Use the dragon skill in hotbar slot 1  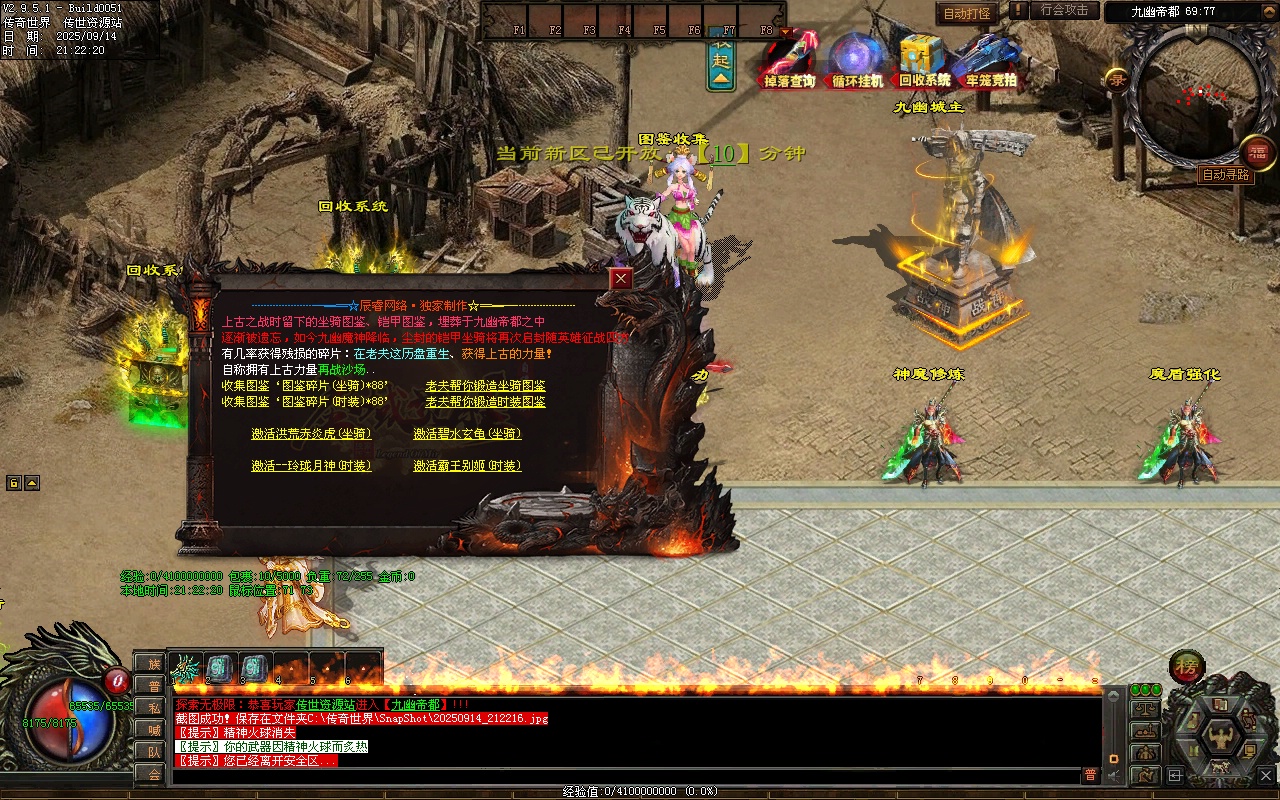(185, 667)
